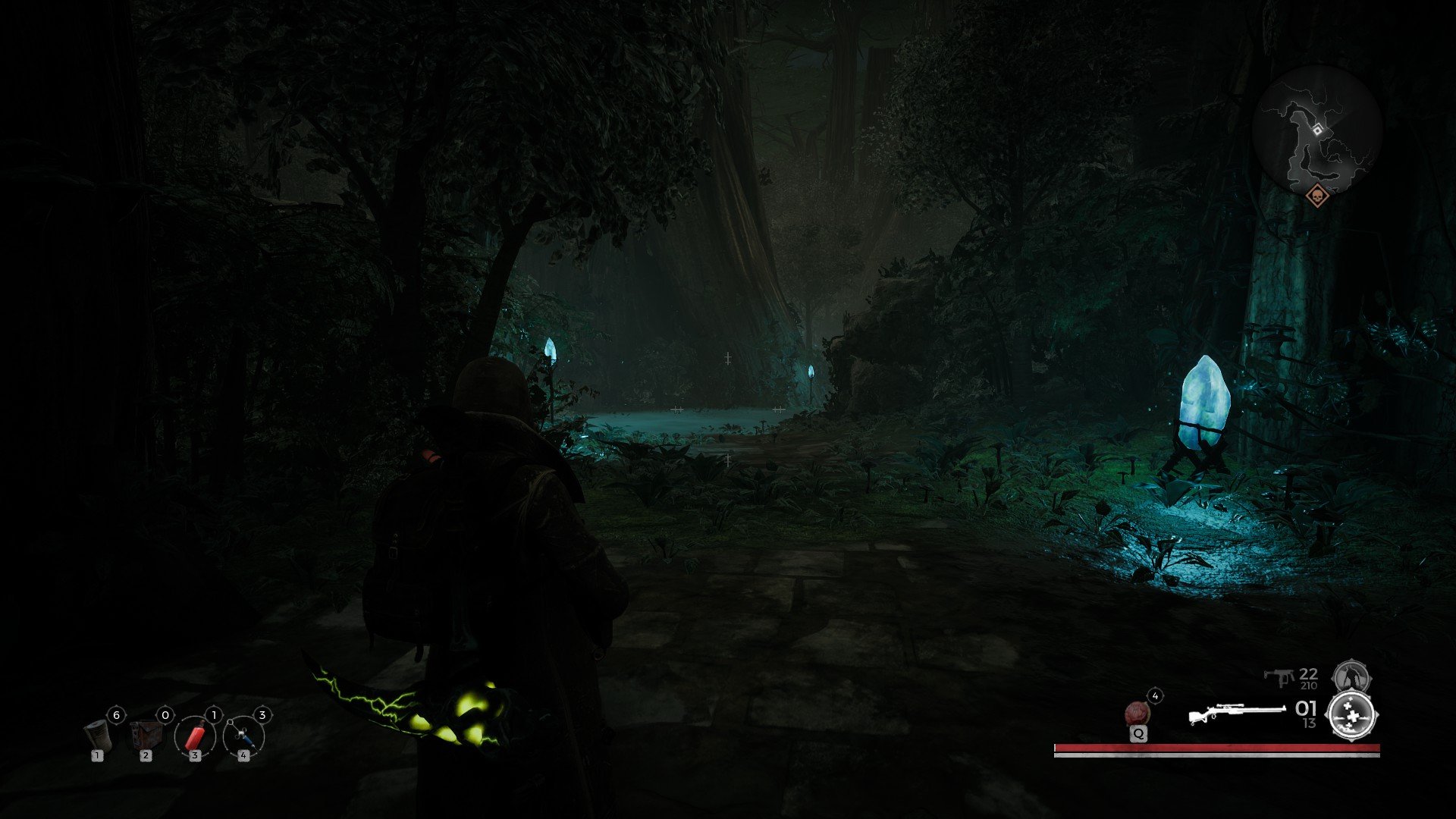Use the blue syringe consumable slot

tap(243, 736)
